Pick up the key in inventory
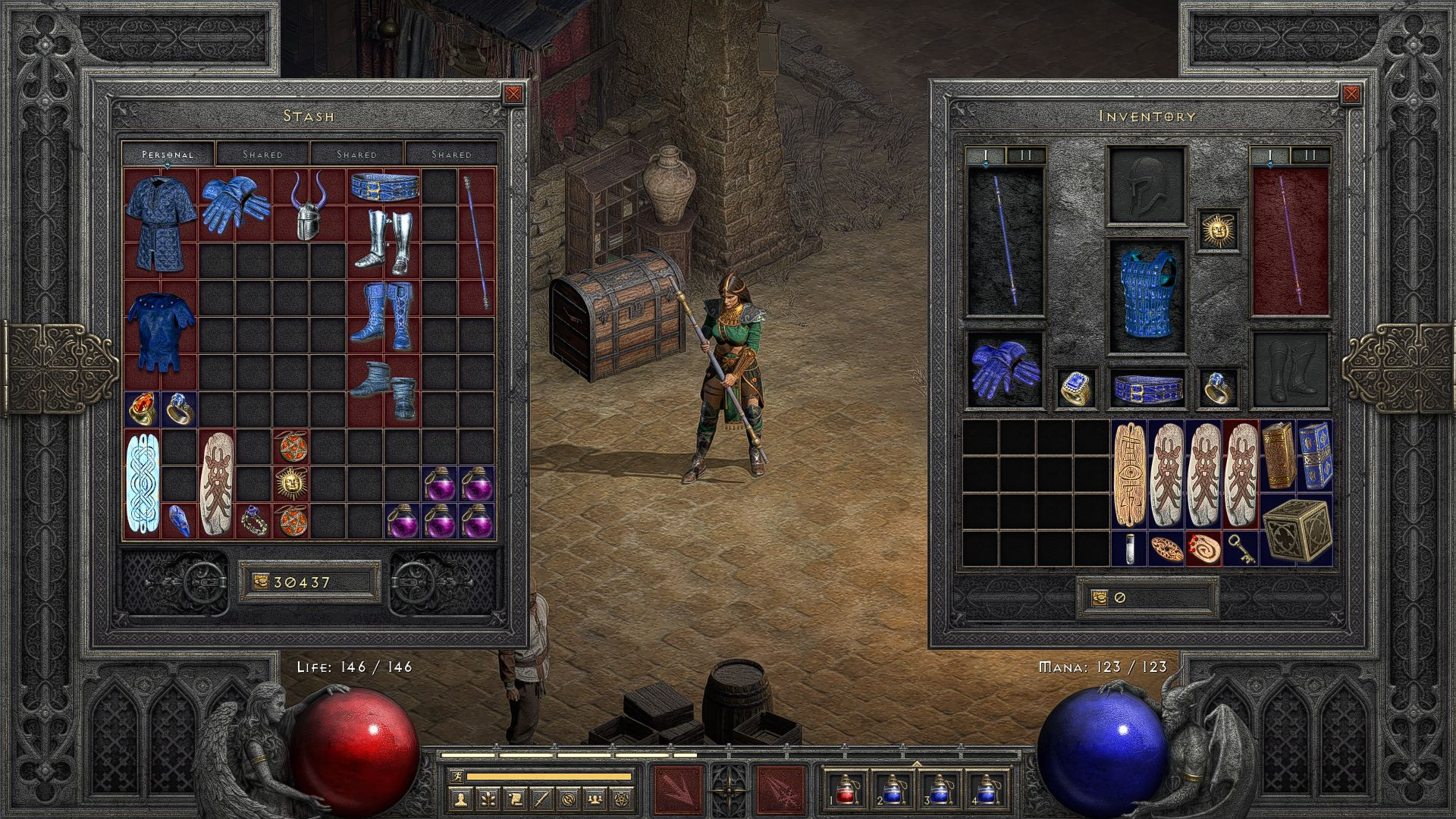Viewport: 1456px width, 819px height. coord(1241,548)
